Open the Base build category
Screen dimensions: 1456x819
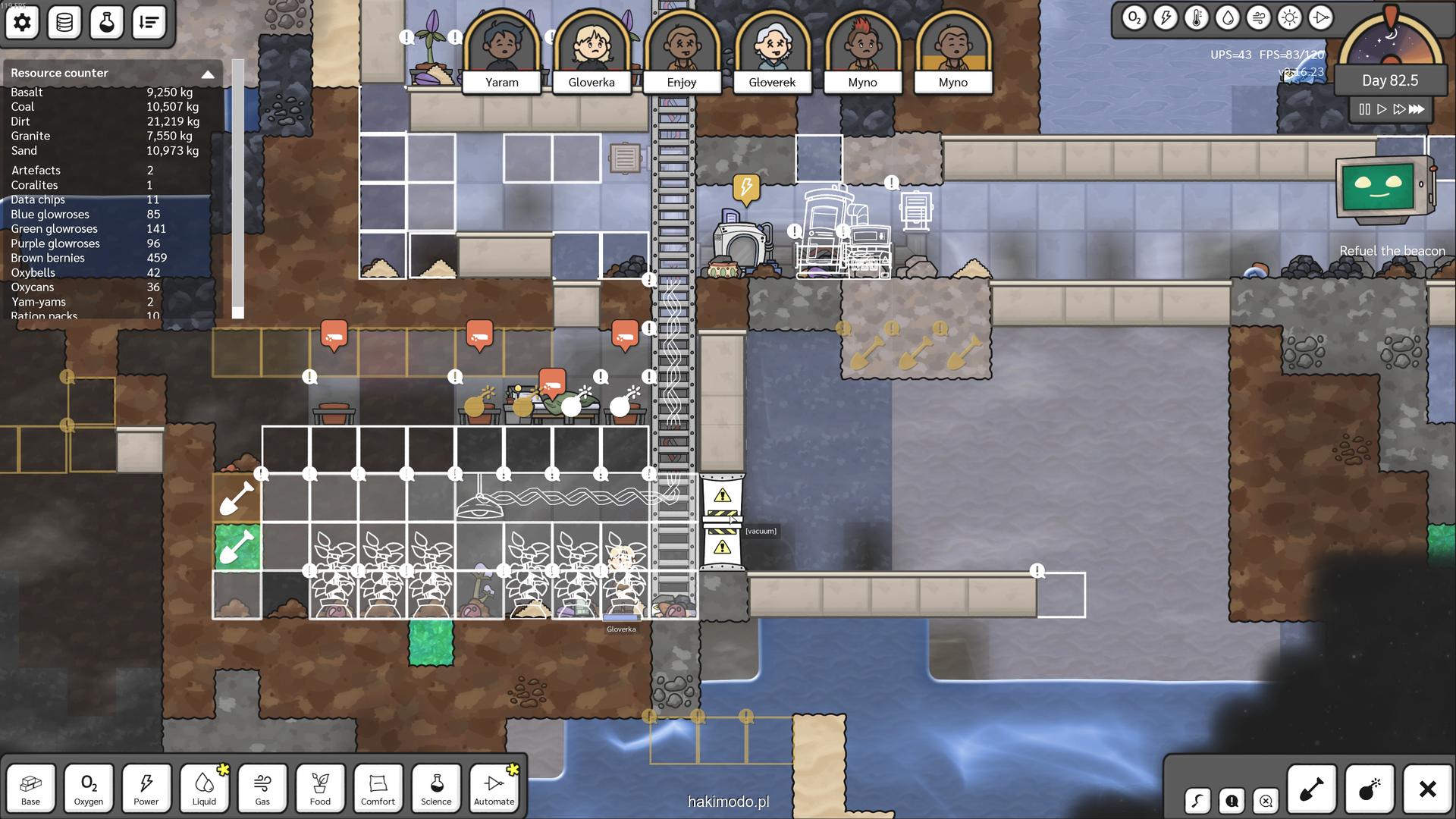pyautogui.click(x=30, y=788)
